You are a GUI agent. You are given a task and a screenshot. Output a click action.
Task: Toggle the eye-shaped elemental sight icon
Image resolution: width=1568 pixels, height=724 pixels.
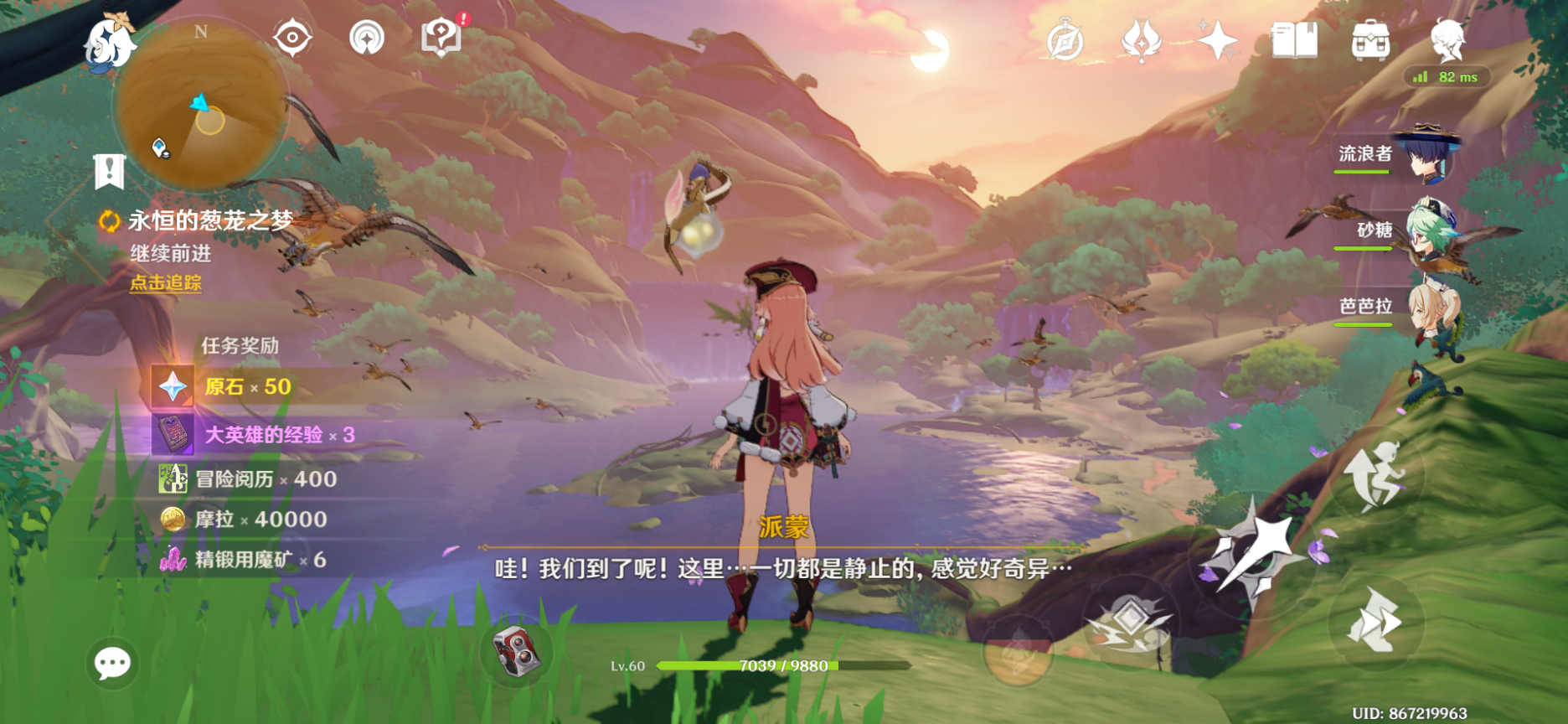pyautogui.click(x=292, y=38)
